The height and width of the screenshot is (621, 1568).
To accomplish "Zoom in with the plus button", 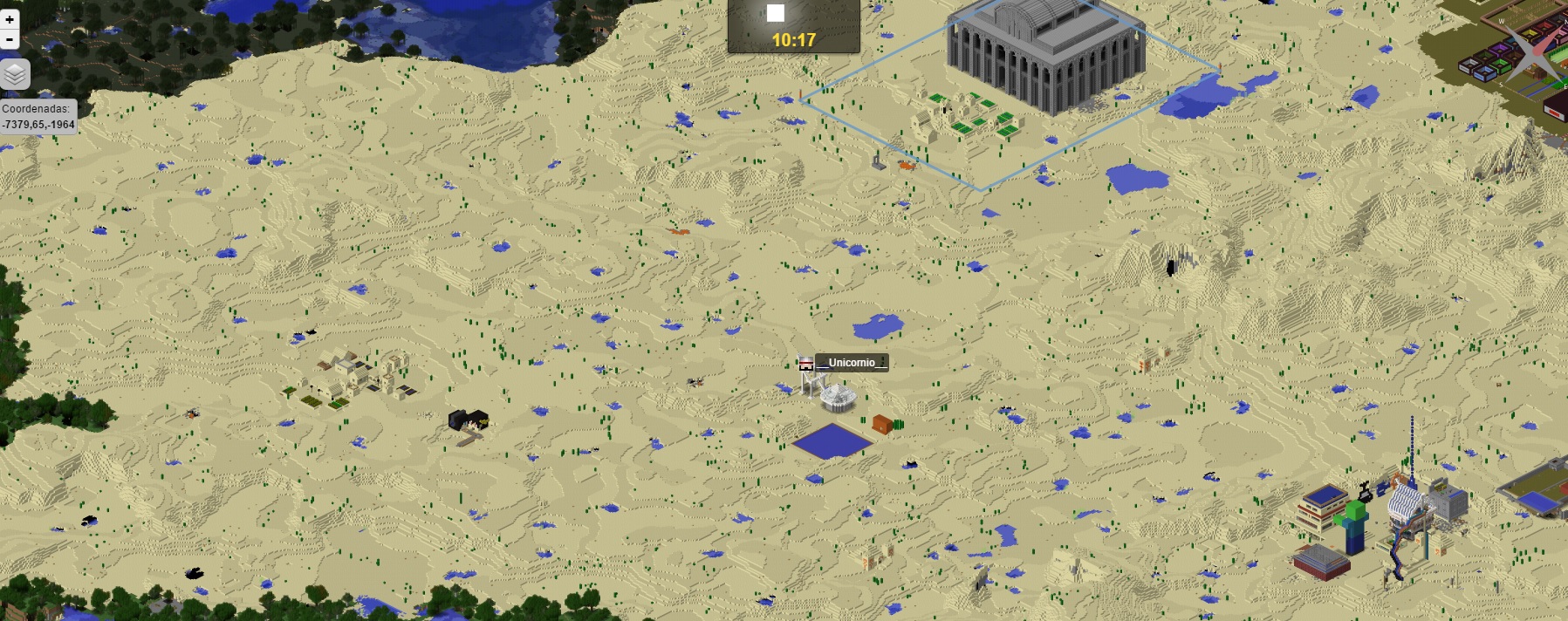I will coord(9,19).
